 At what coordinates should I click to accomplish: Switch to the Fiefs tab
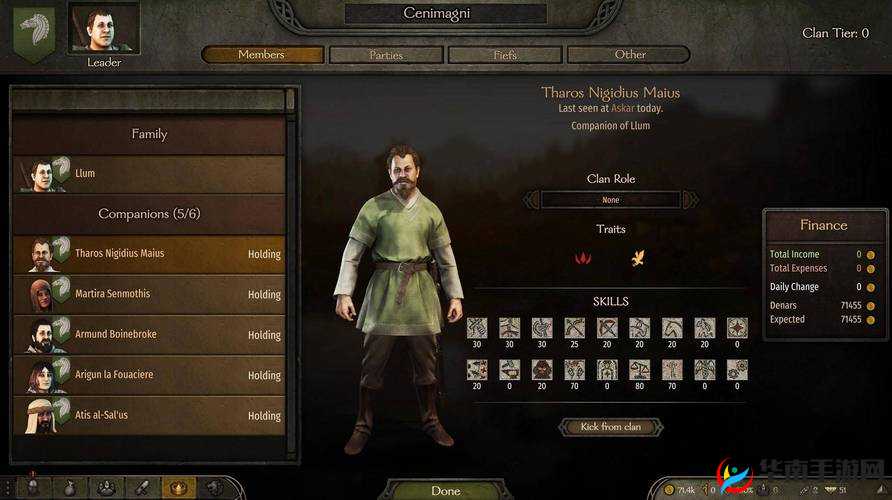click(x=505, y=55)
